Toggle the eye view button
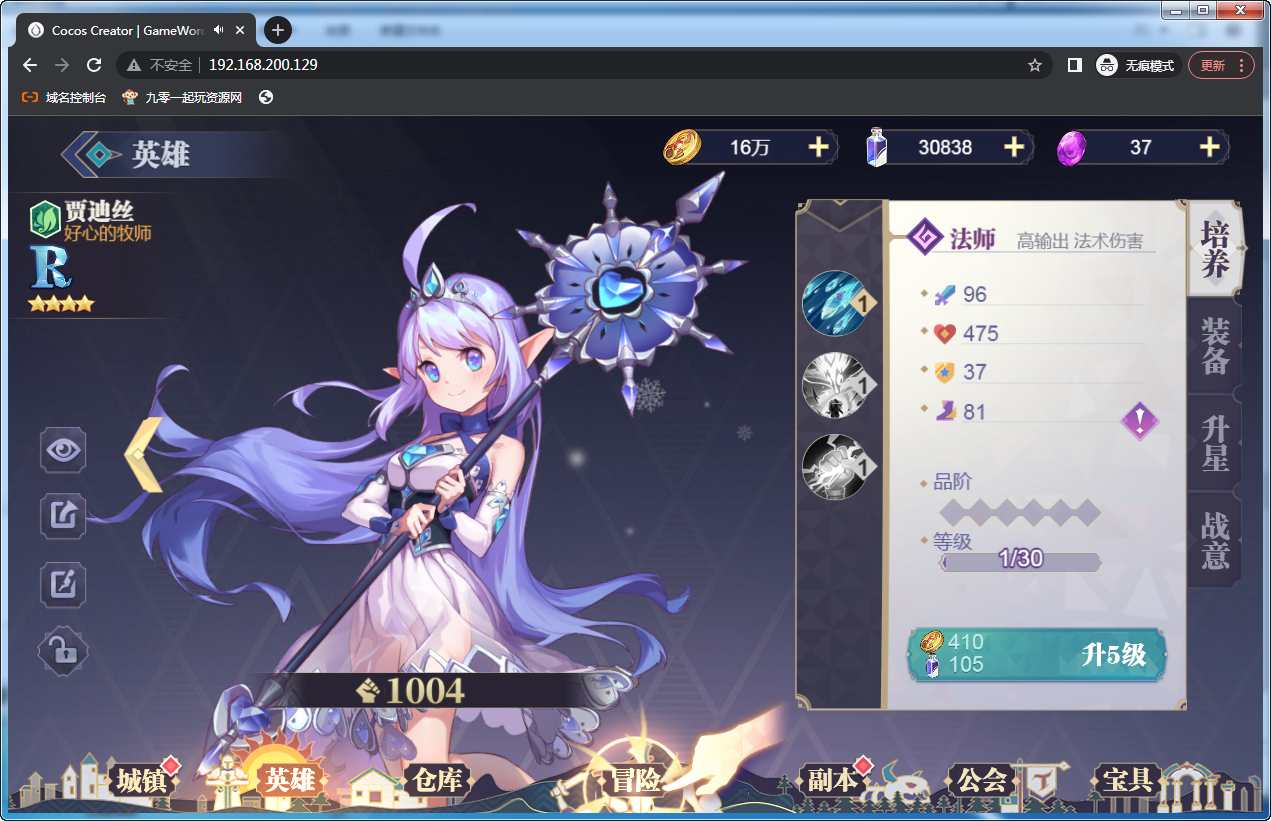The image size is (1271, 821). pos(63,450)
